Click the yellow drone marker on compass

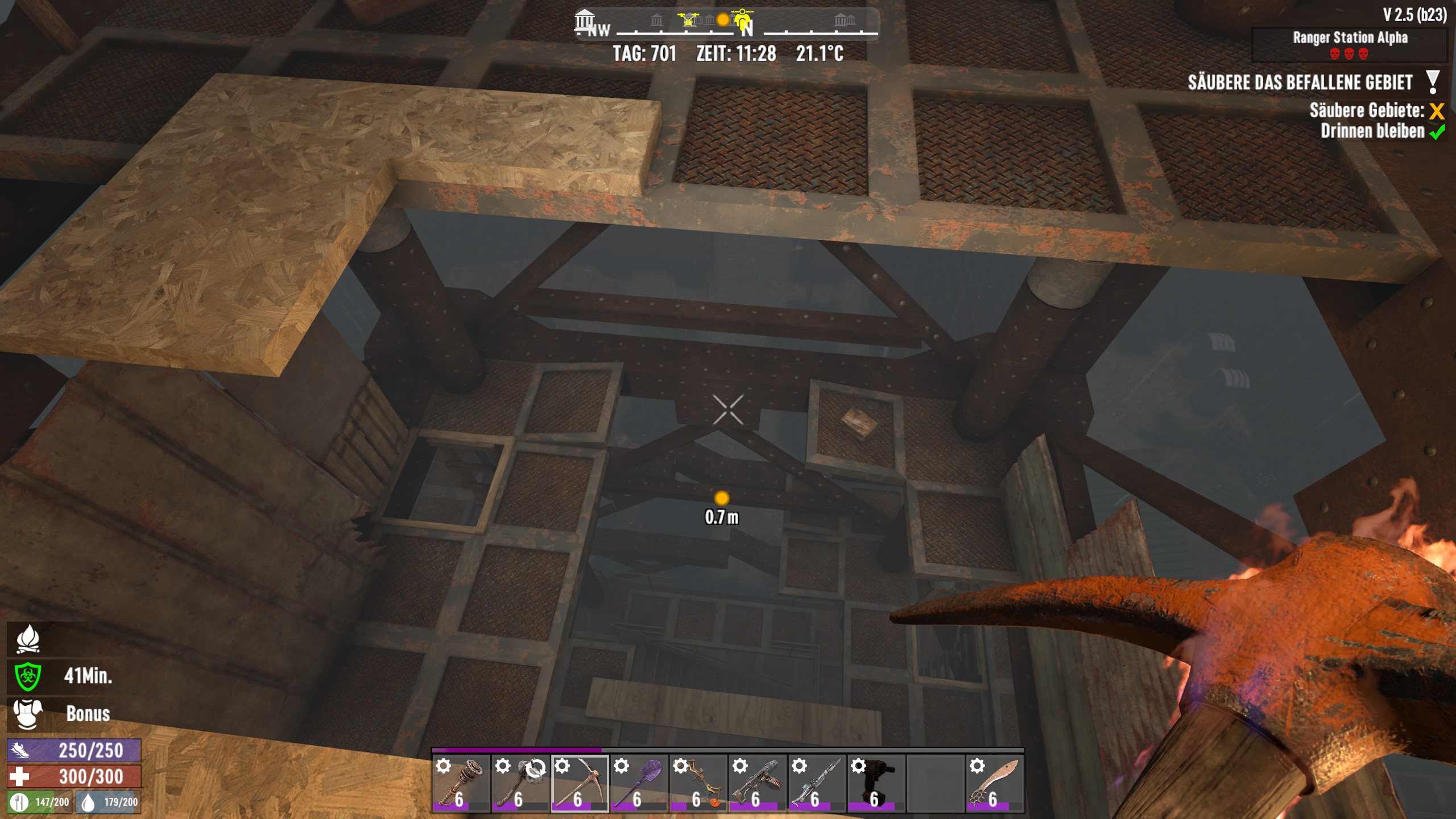pyautogui.click(x=688, y=20)
